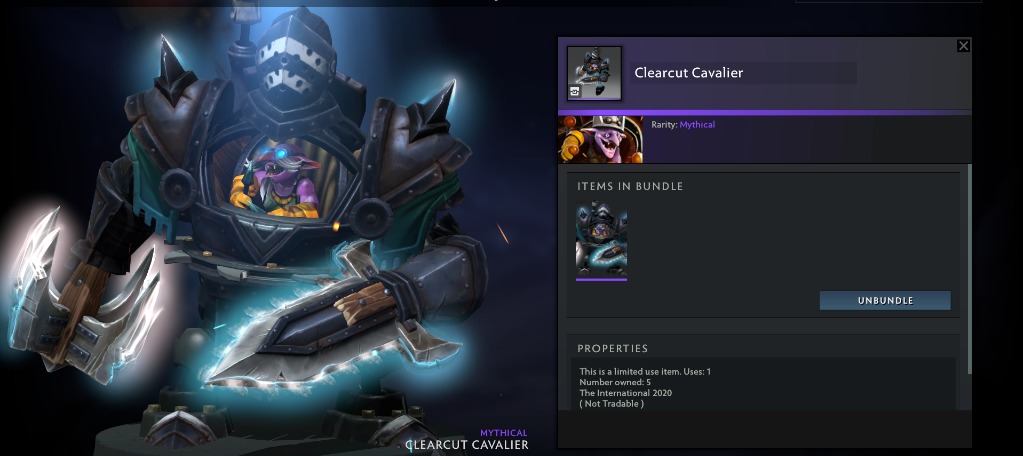Unbundle the Clearcut Cavalier bundle
The height and width of the screenshot is (456, 1023).
click(x=885, y=300)
